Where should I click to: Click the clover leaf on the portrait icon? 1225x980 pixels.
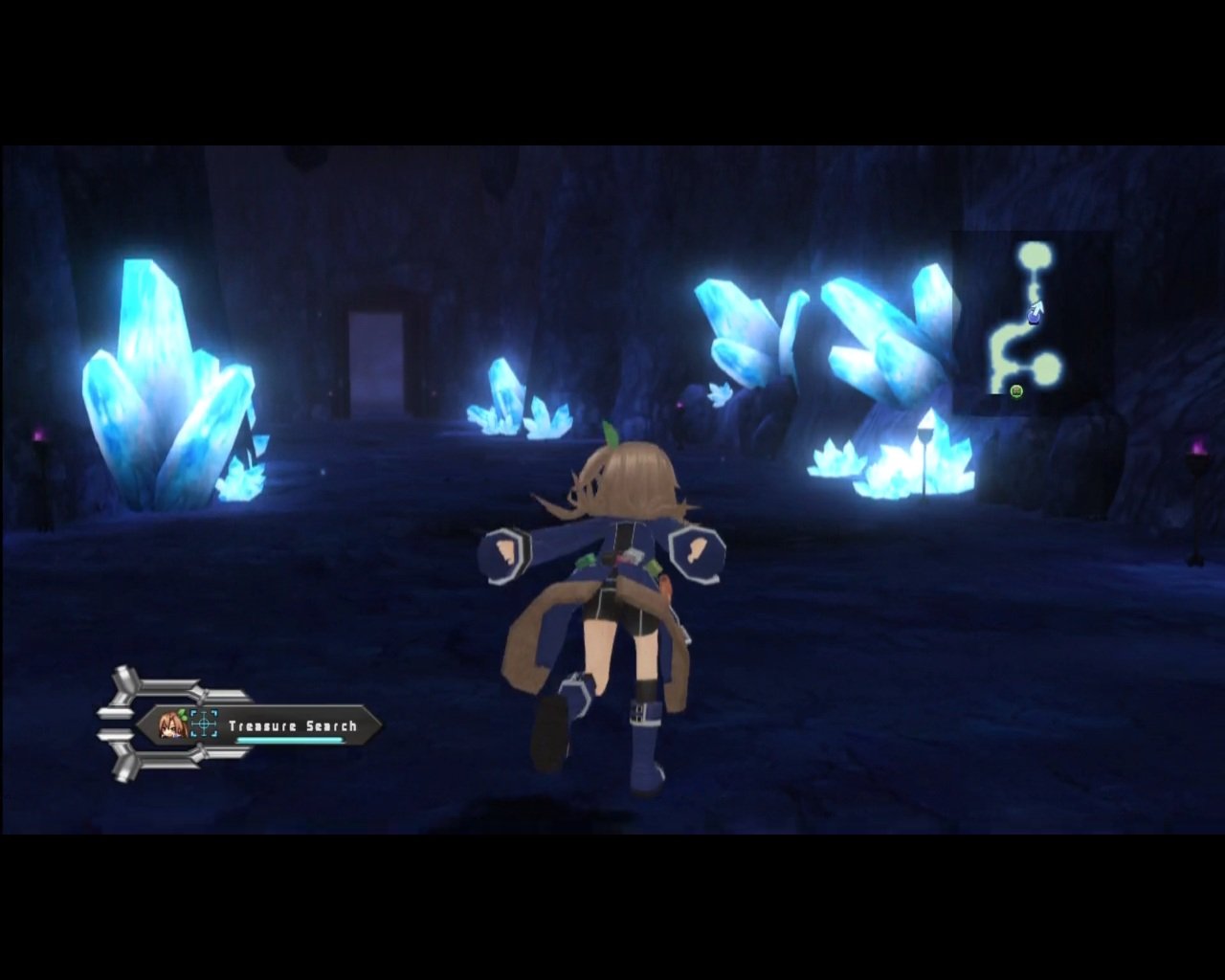click(x=182, y=713)
